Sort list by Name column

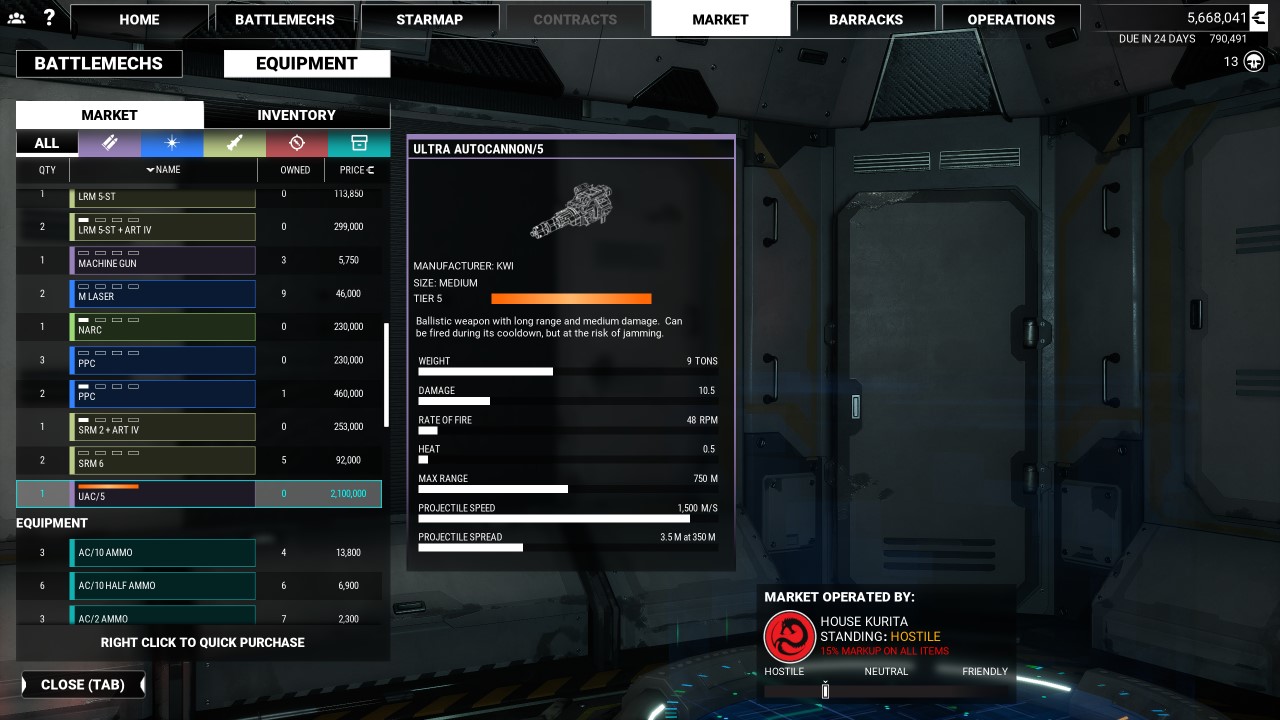[163, 170]
